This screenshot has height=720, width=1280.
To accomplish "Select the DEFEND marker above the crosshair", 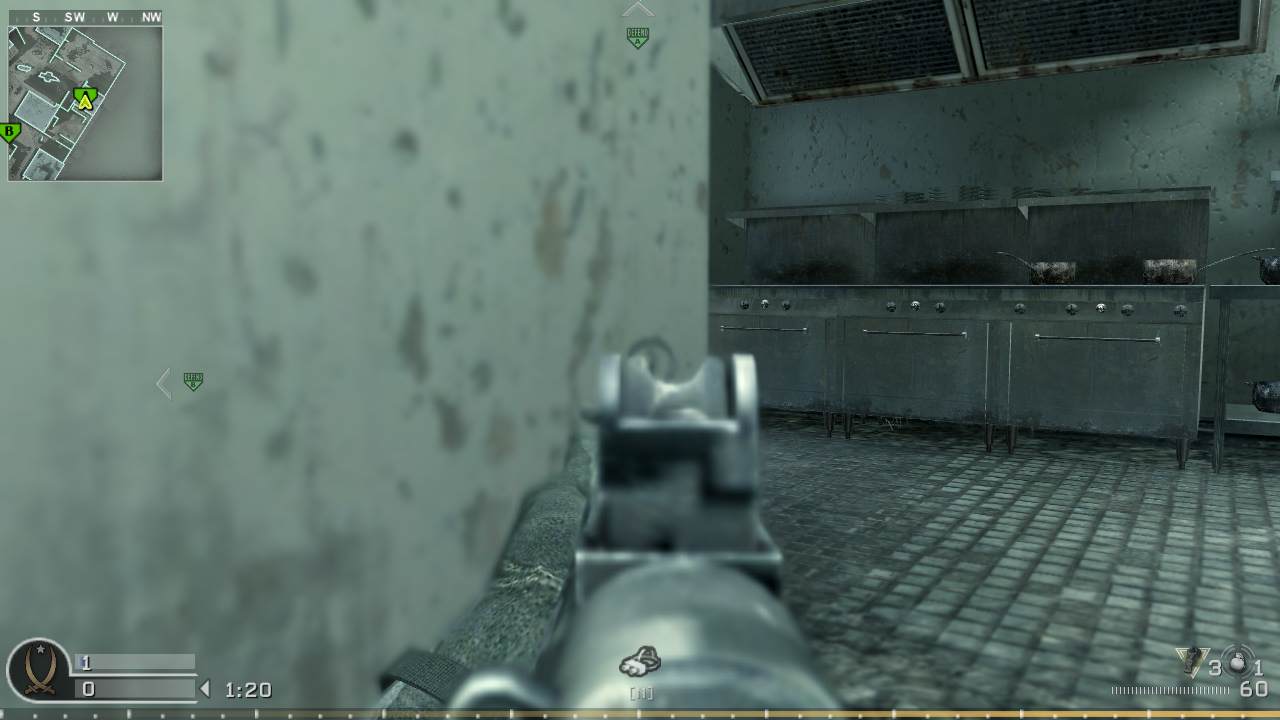I will coord(637,35).
